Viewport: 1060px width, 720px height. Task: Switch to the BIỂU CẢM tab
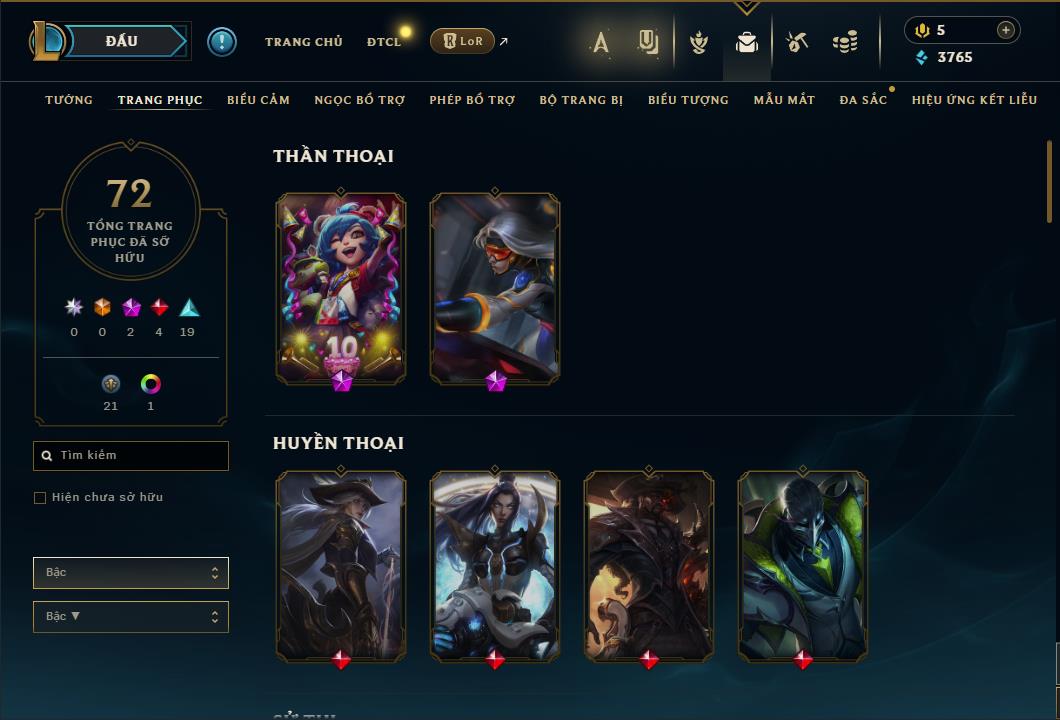coord(258,100)
